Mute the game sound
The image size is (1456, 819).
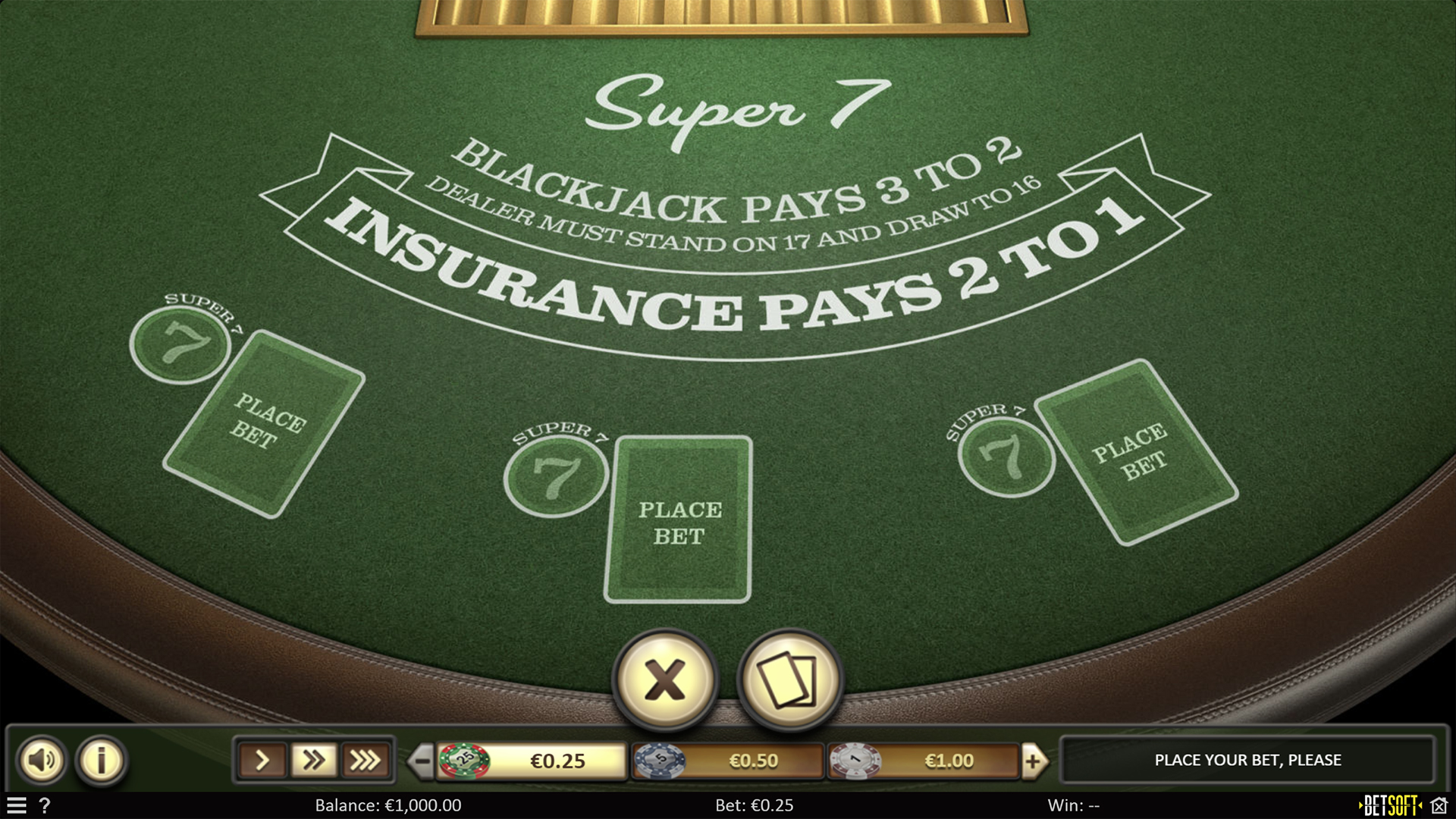43,760
